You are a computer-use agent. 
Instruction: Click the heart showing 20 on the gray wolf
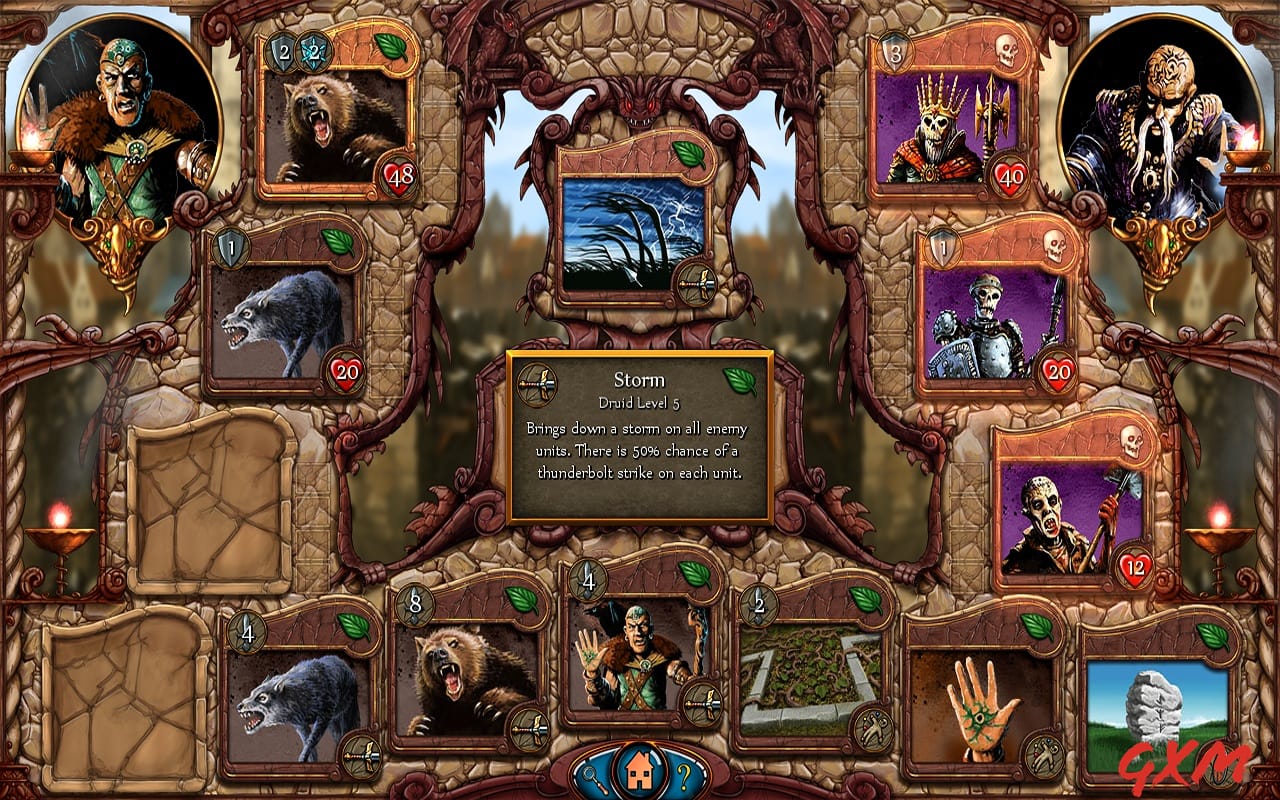(x=346, y=369)
